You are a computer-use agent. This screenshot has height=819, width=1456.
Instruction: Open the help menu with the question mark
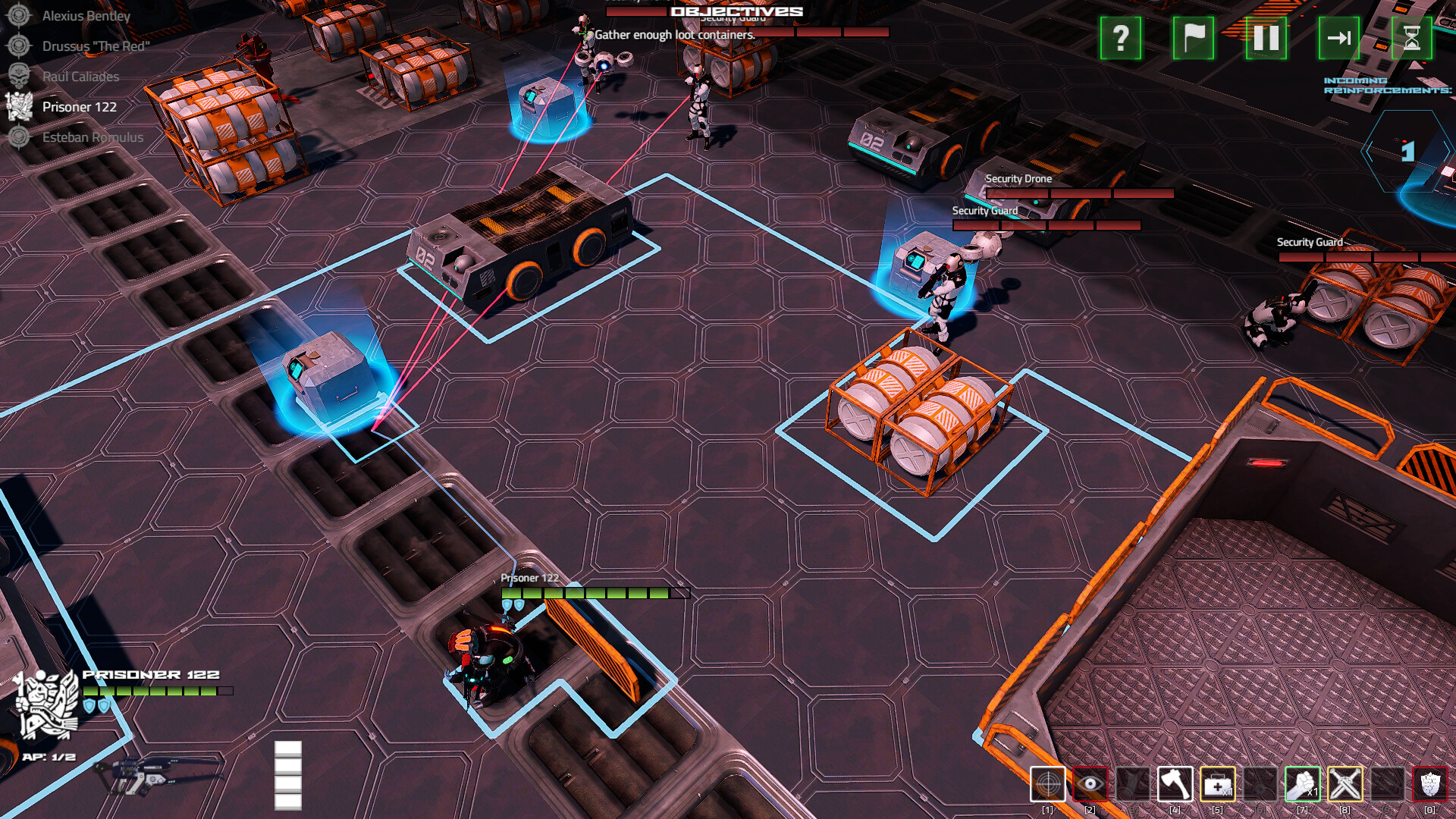[1119, 39]
